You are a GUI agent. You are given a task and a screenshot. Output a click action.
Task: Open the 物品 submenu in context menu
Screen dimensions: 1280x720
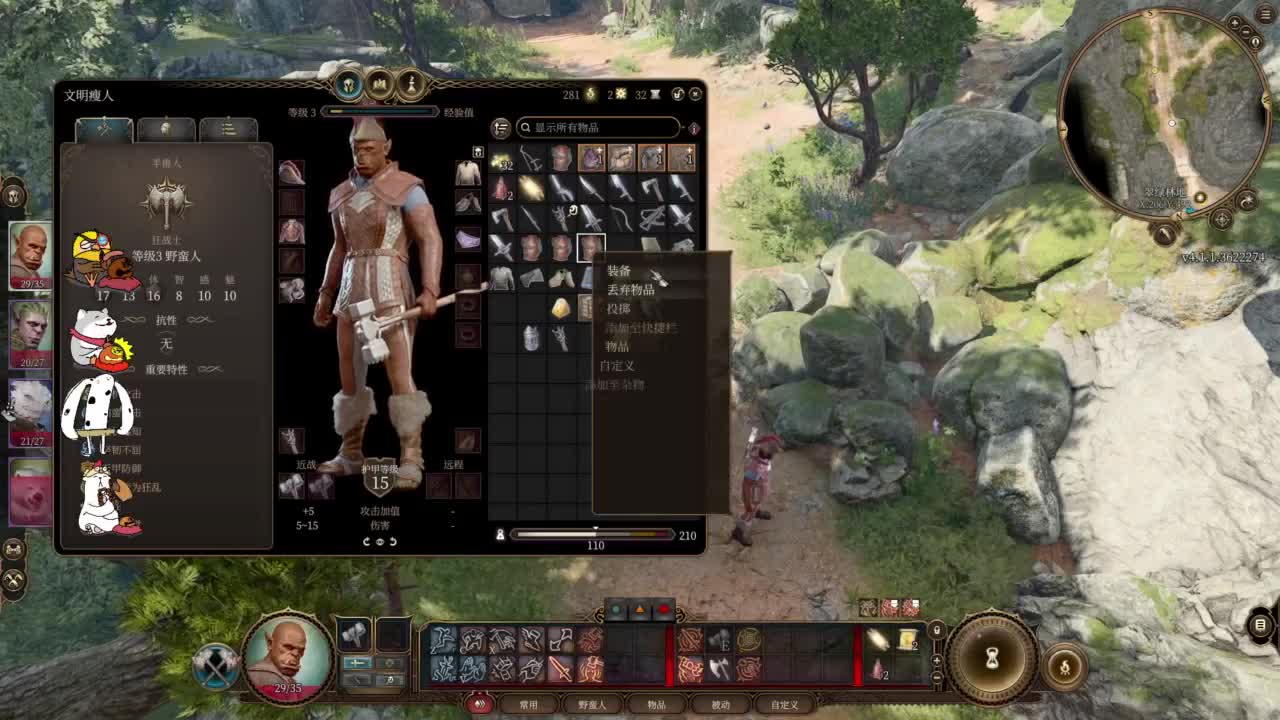618,347
